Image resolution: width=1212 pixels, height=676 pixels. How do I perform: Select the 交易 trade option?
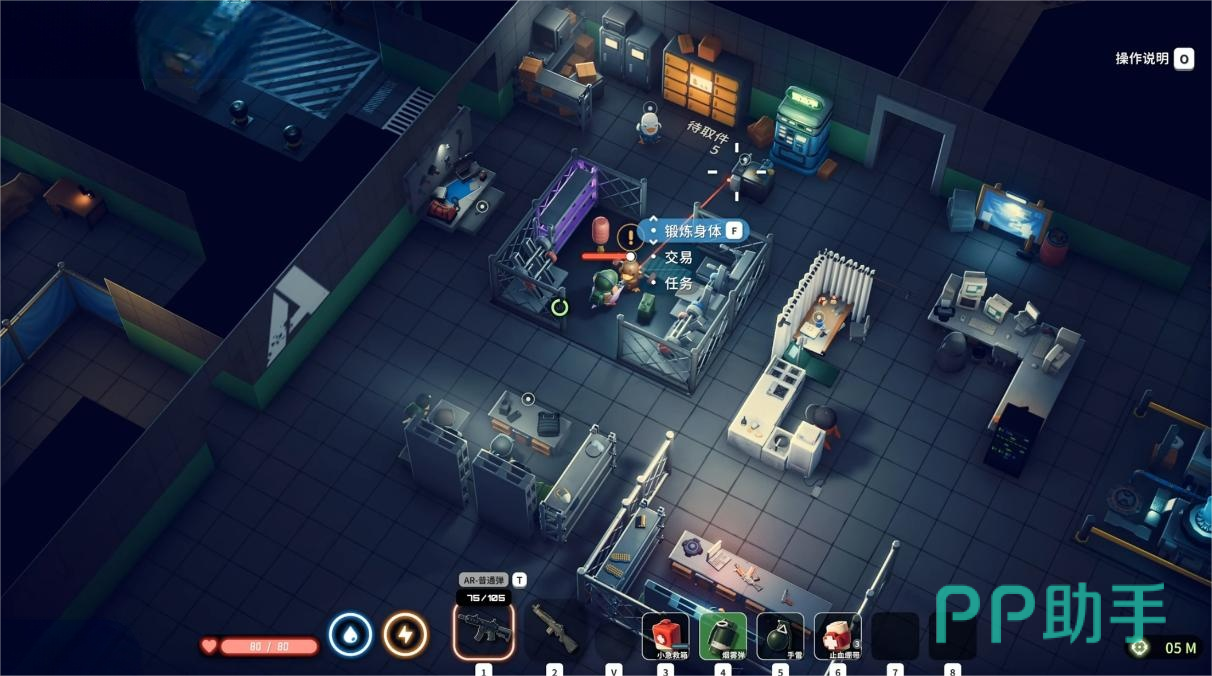679,257
